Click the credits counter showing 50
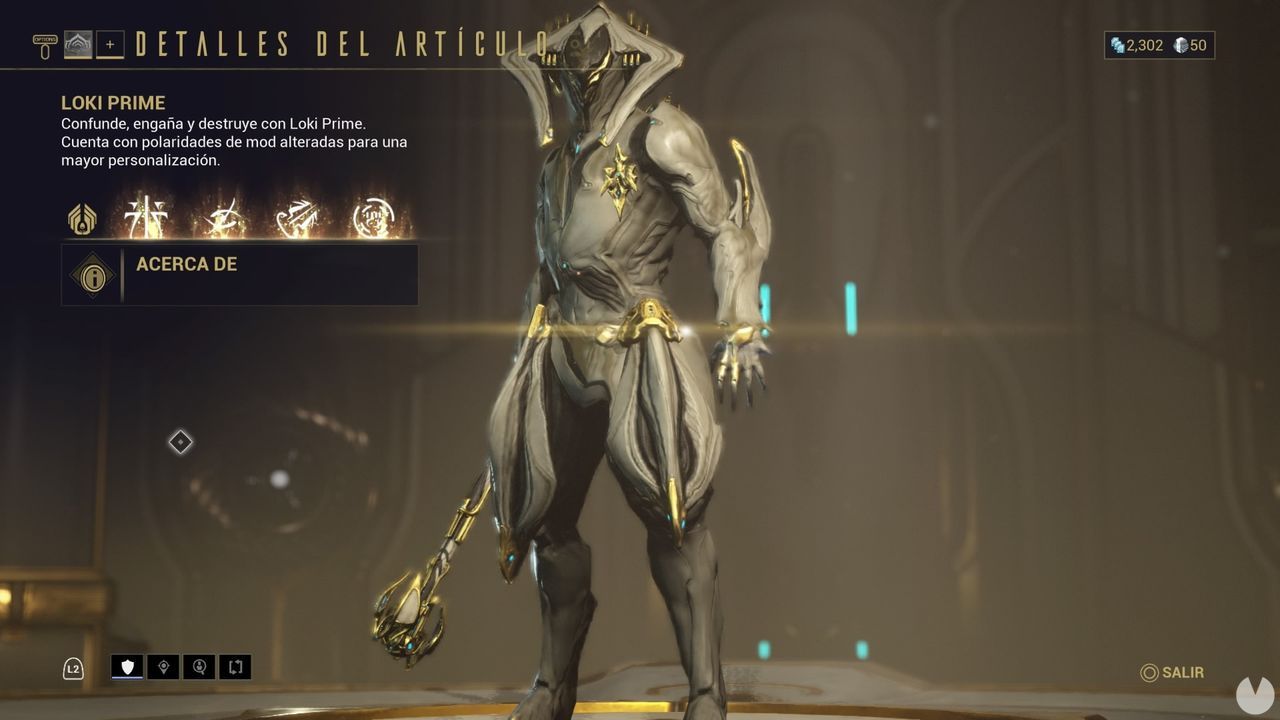 (1189, 44)
